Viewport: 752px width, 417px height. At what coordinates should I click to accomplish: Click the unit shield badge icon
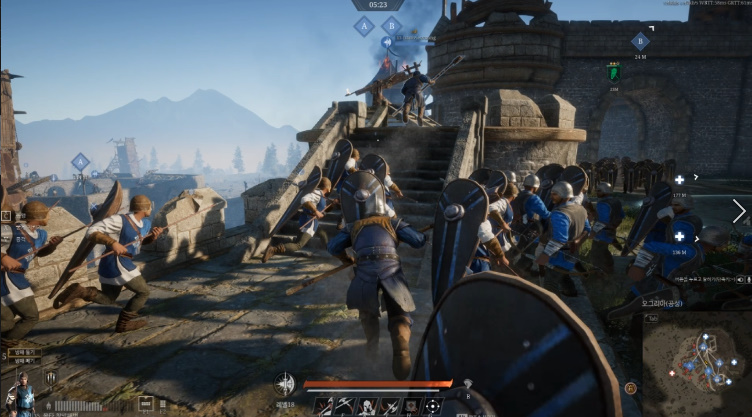[49, 378]
